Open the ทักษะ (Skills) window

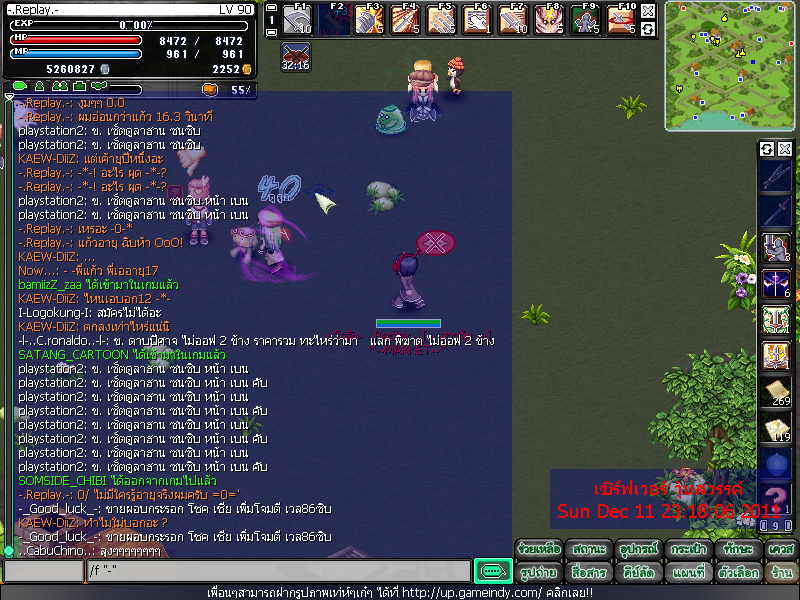tap(738, 550)
